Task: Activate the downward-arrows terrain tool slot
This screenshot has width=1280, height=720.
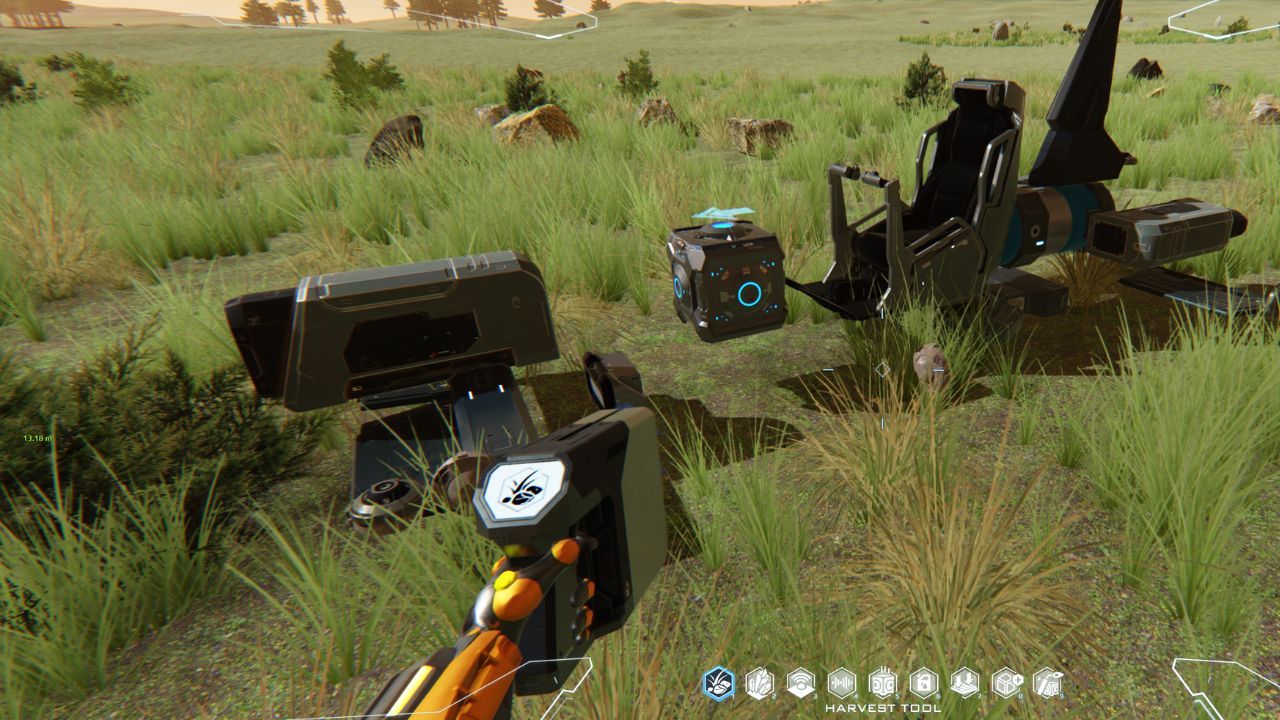Action: [964, 683]
